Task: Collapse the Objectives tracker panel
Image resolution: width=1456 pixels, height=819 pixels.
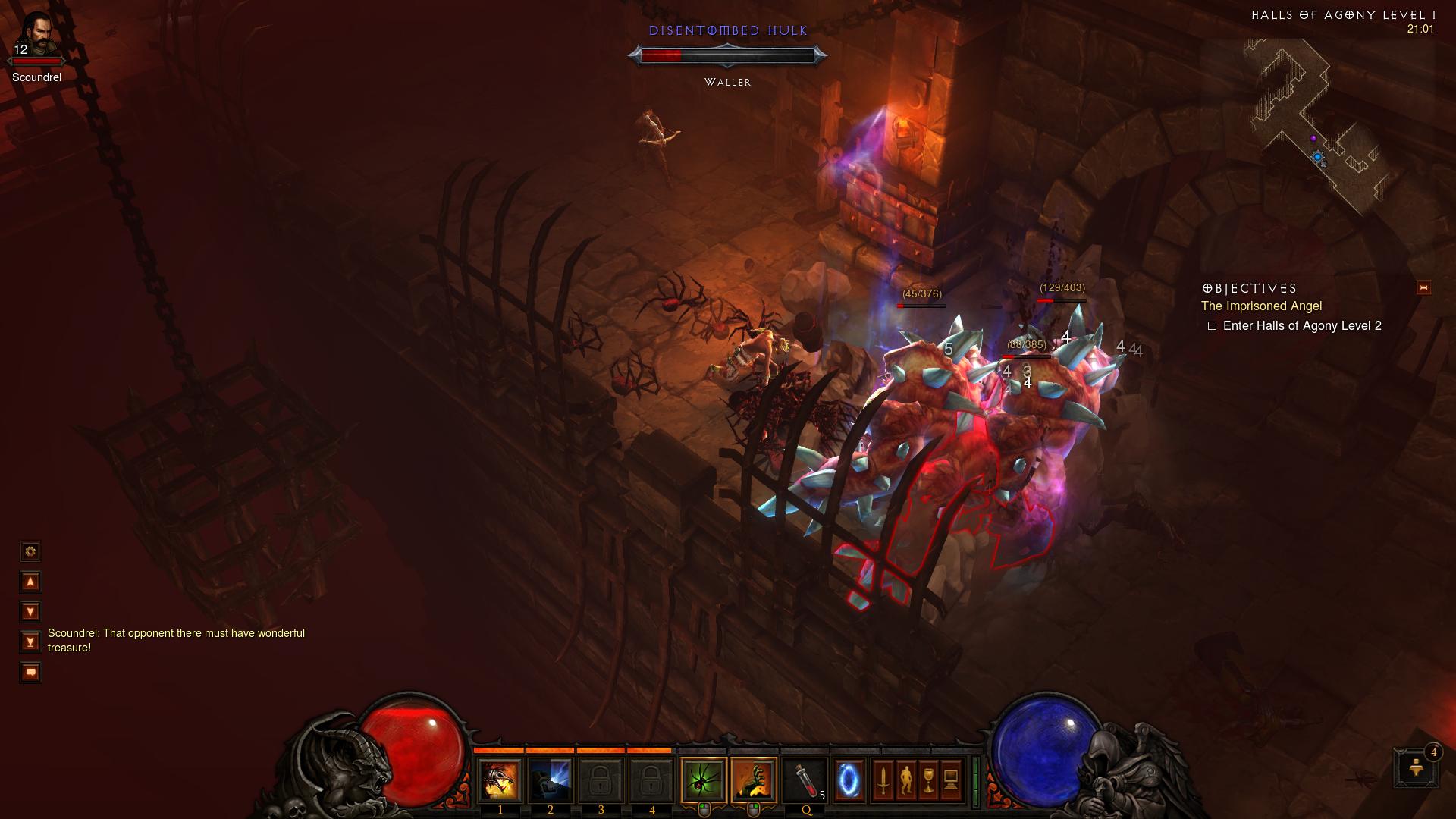Action: (1423, 287)
